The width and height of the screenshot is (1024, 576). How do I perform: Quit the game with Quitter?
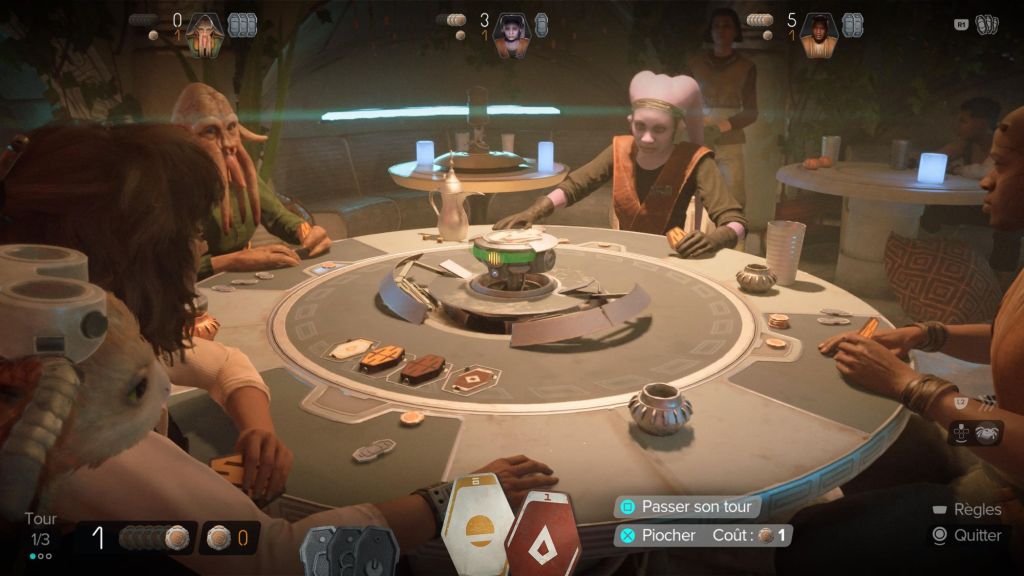[x=968, y=535]
